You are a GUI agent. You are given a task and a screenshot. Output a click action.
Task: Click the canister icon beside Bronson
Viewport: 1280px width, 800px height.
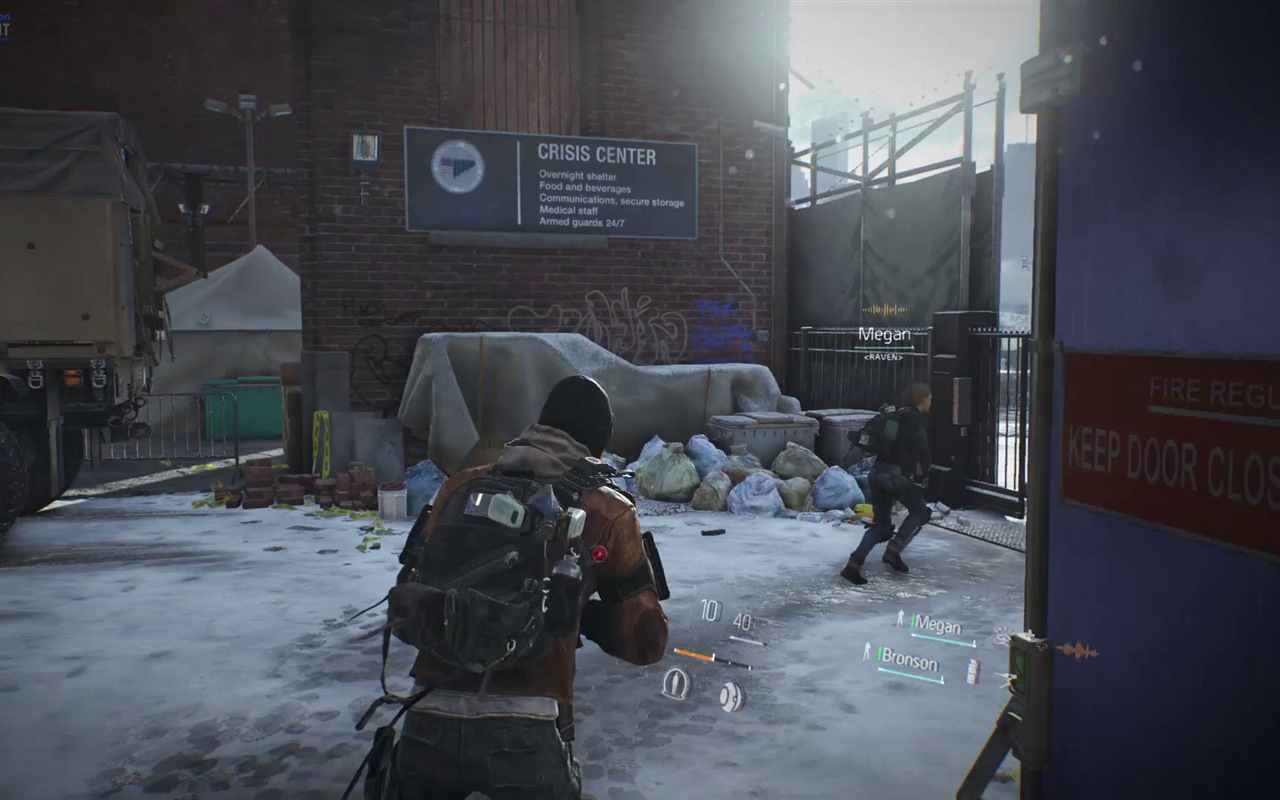[x=972, y=672]
